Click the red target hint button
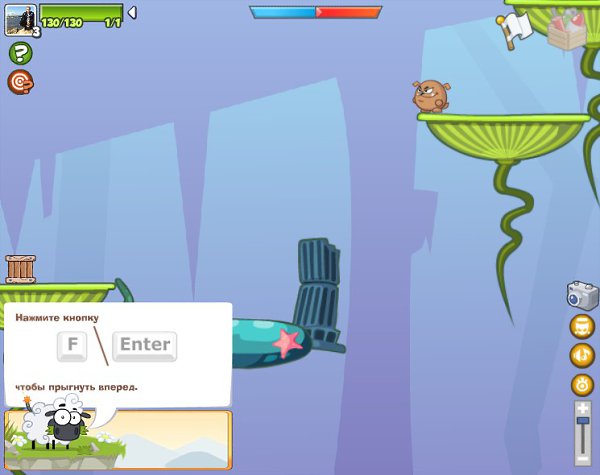This screenshot has height=475, width=600. click(x=20, y=82)
